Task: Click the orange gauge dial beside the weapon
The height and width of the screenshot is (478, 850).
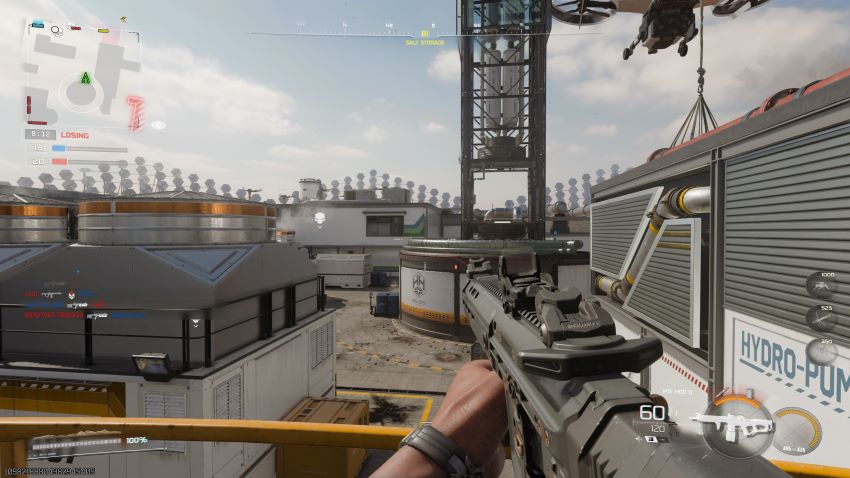Action: pos(798,428)
